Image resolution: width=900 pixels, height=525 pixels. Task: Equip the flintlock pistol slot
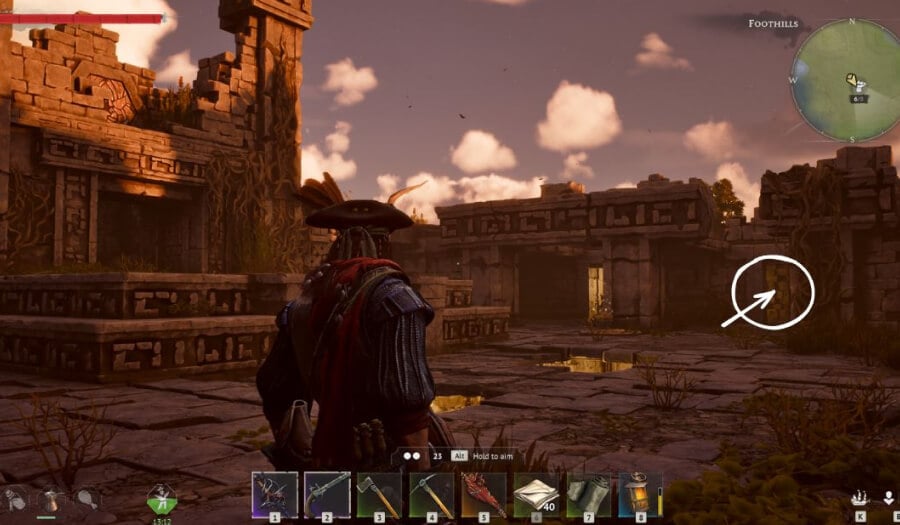tap(327, 494)
